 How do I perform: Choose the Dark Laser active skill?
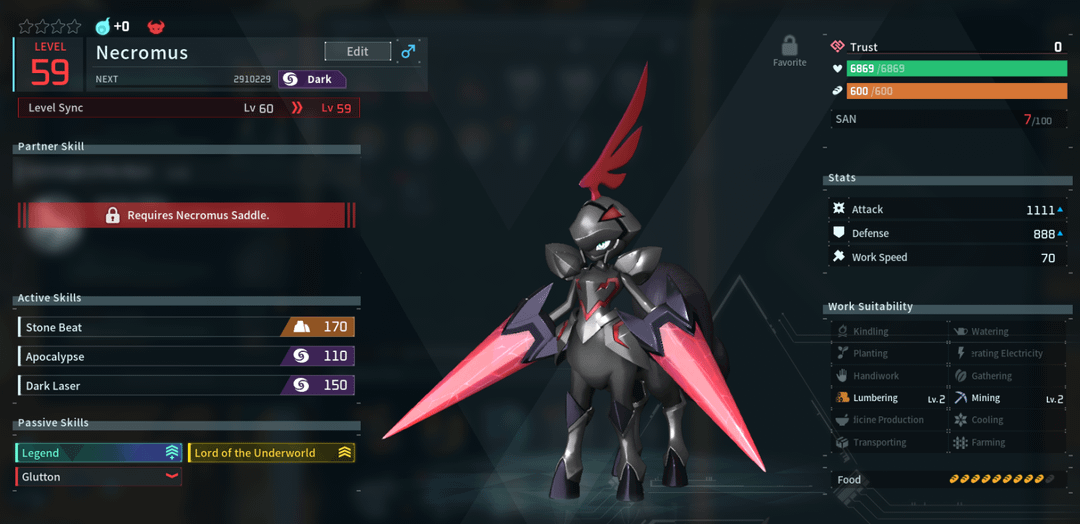pyautogui.click(x=186, y=385)
